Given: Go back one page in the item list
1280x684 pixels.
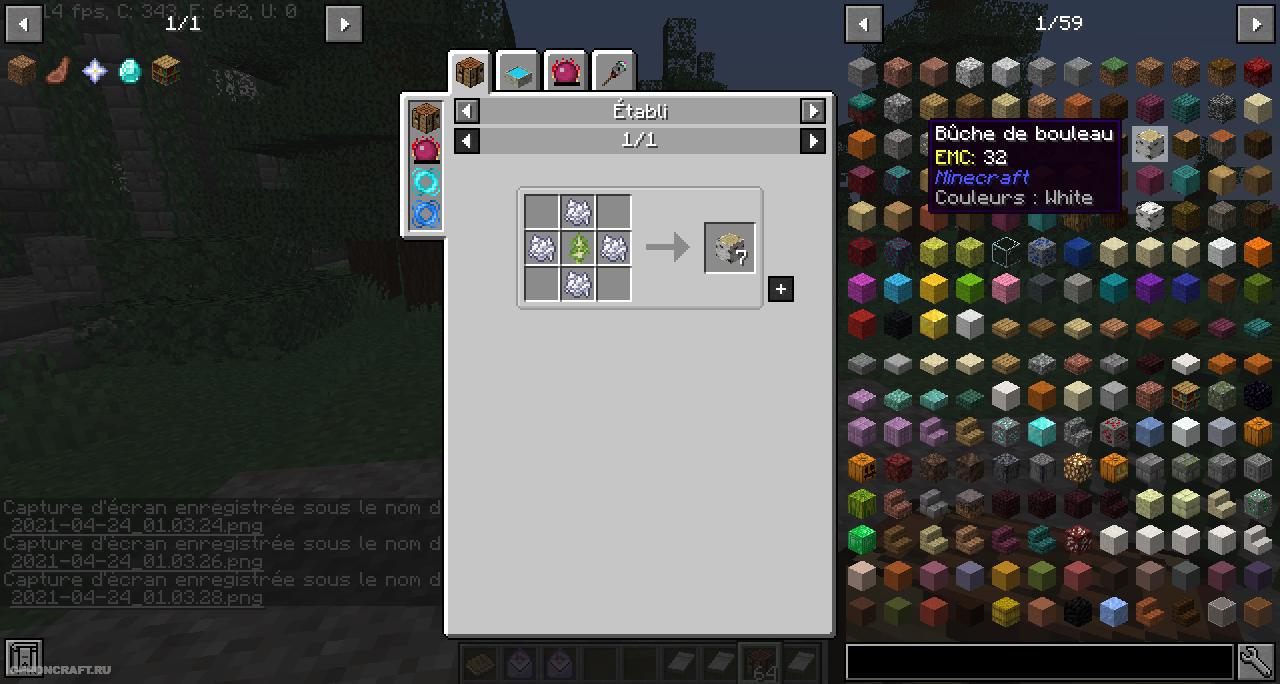Looking at the screenshot, I should coord(863,23).
